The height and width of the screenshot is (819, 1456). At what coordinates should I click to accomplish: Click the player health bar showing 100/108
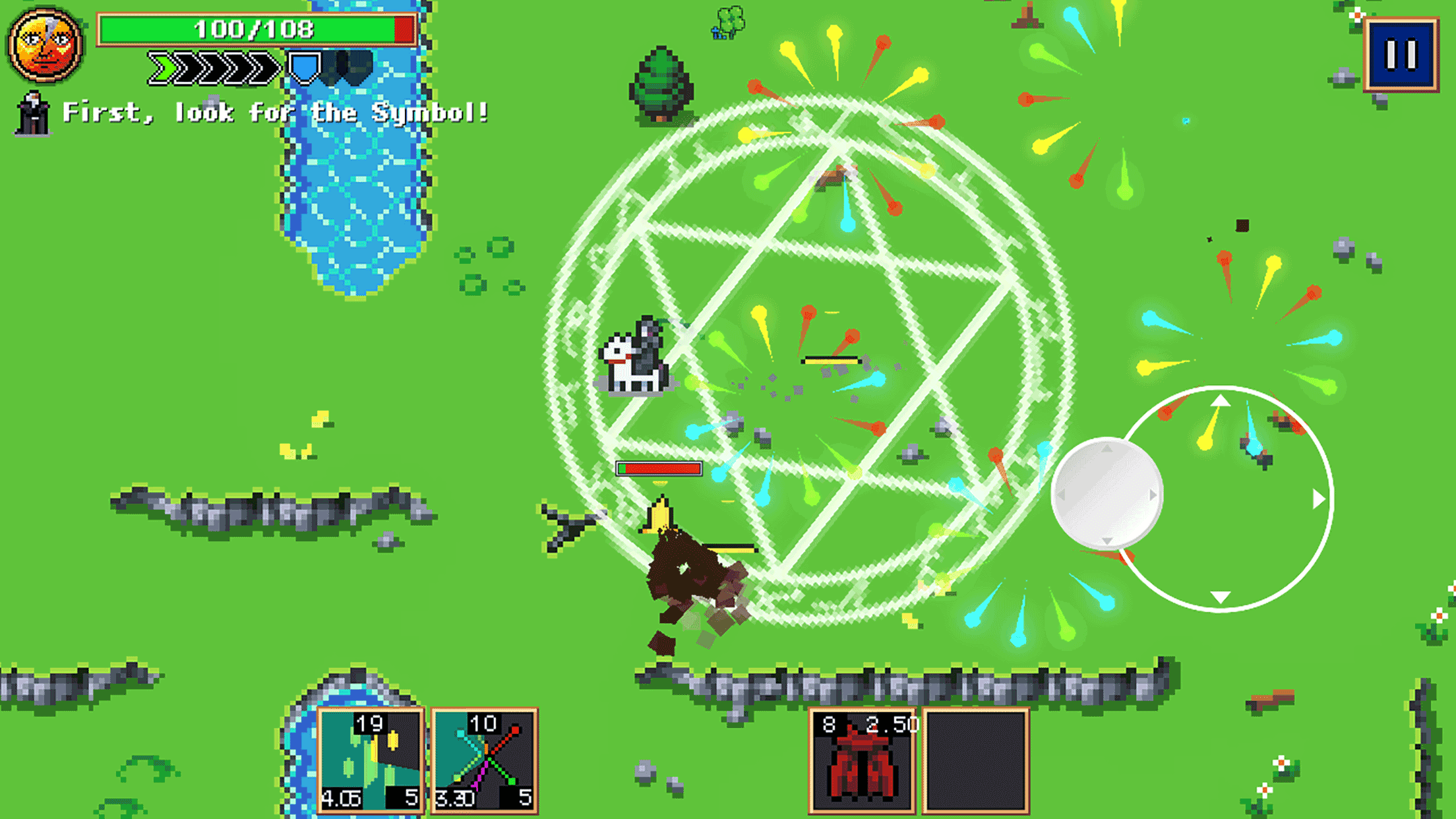(256, 28)
